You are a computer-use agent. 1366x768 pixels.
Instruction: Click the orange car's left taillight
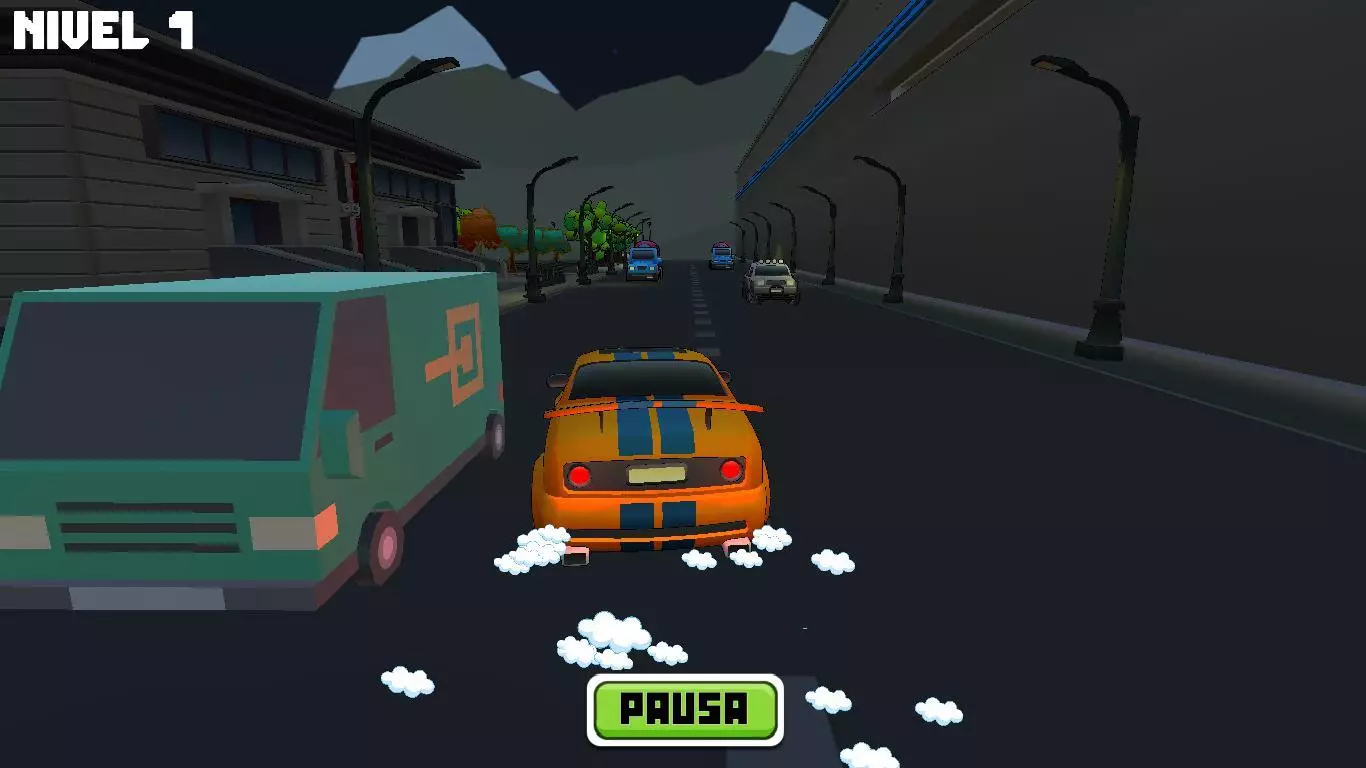click(580, 472)
